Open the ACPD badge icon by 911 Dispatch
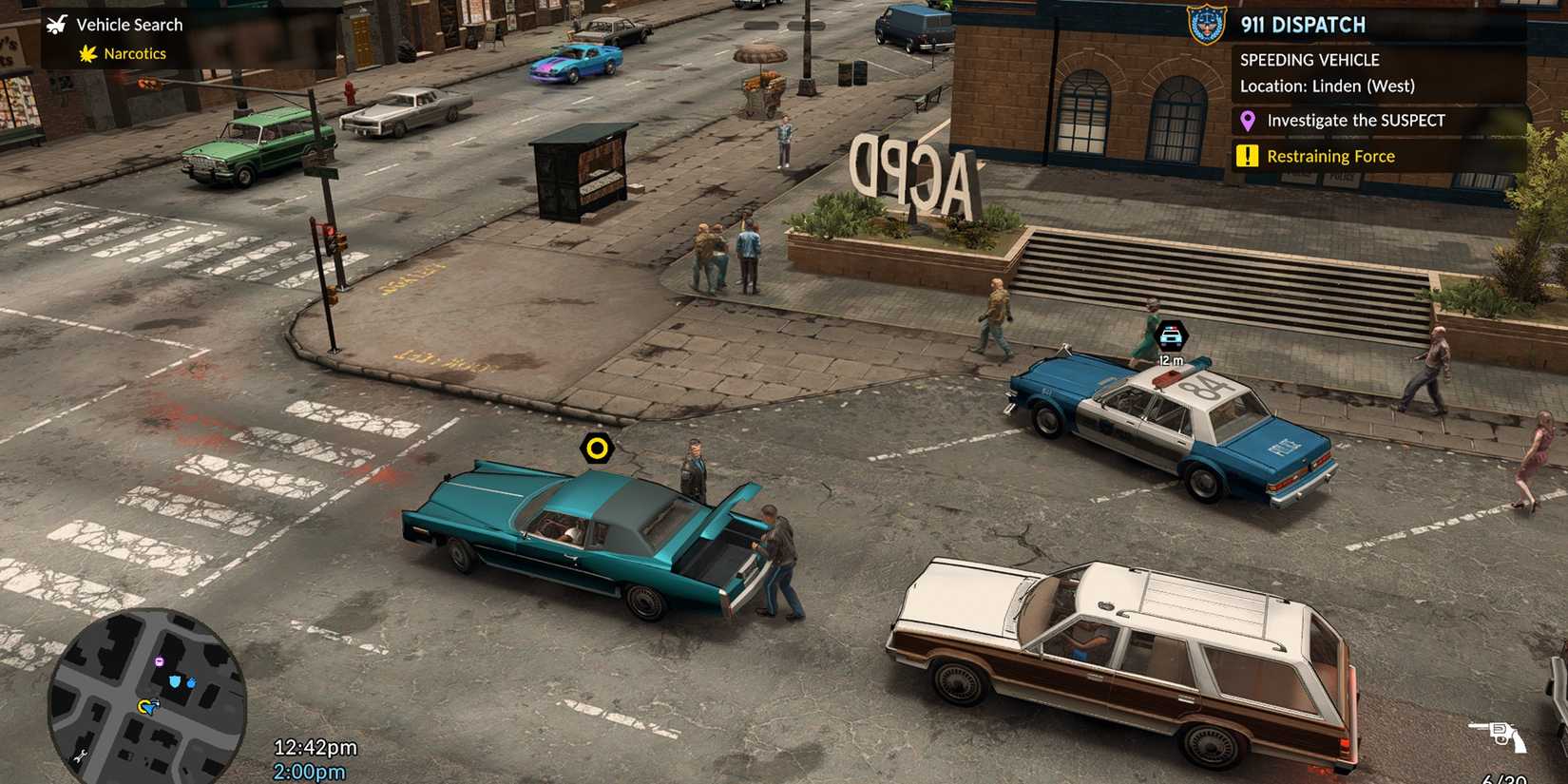 (1205, 26)
